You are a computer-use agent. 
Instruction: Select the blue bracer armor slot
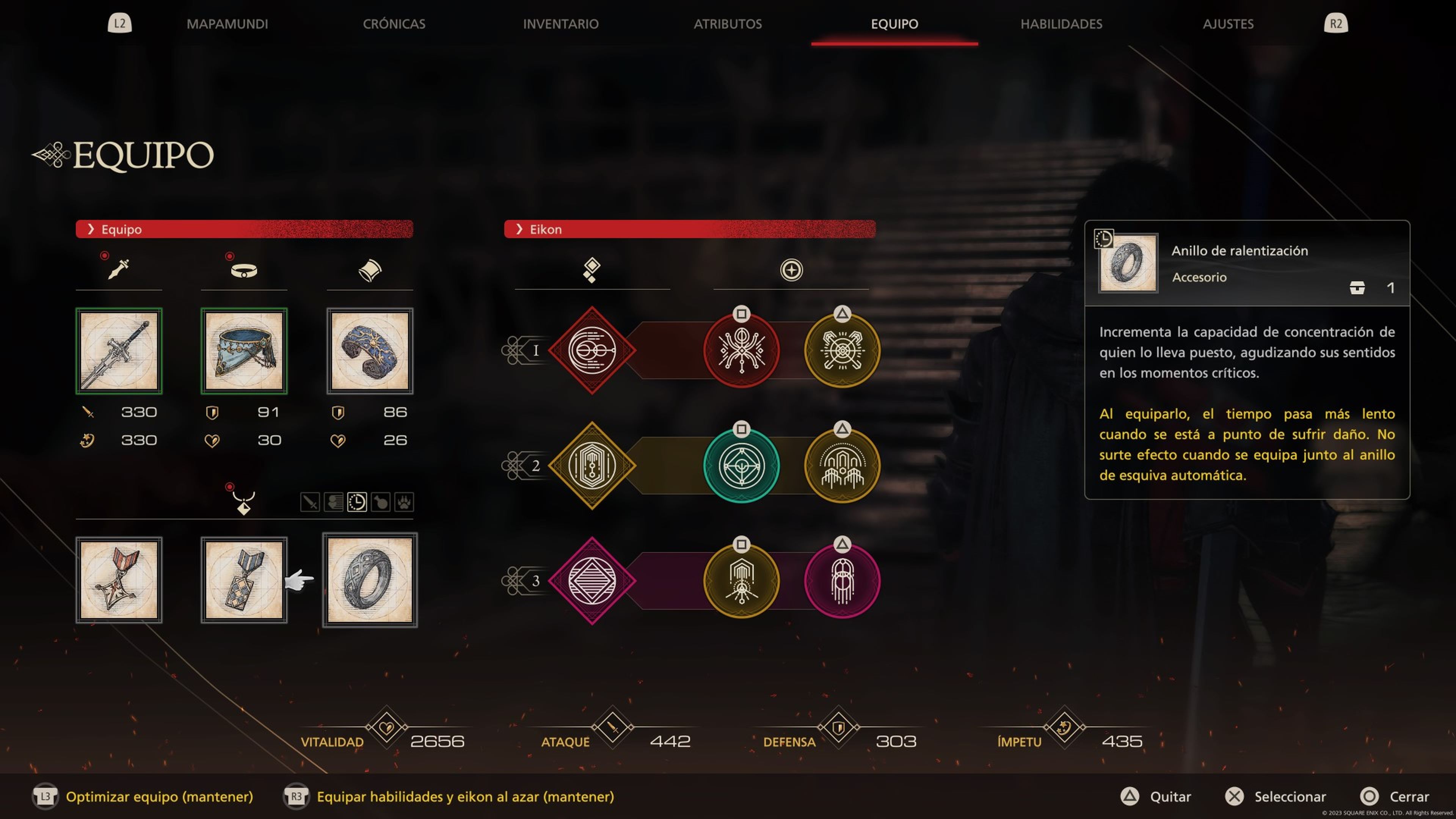tap(370, 350)
